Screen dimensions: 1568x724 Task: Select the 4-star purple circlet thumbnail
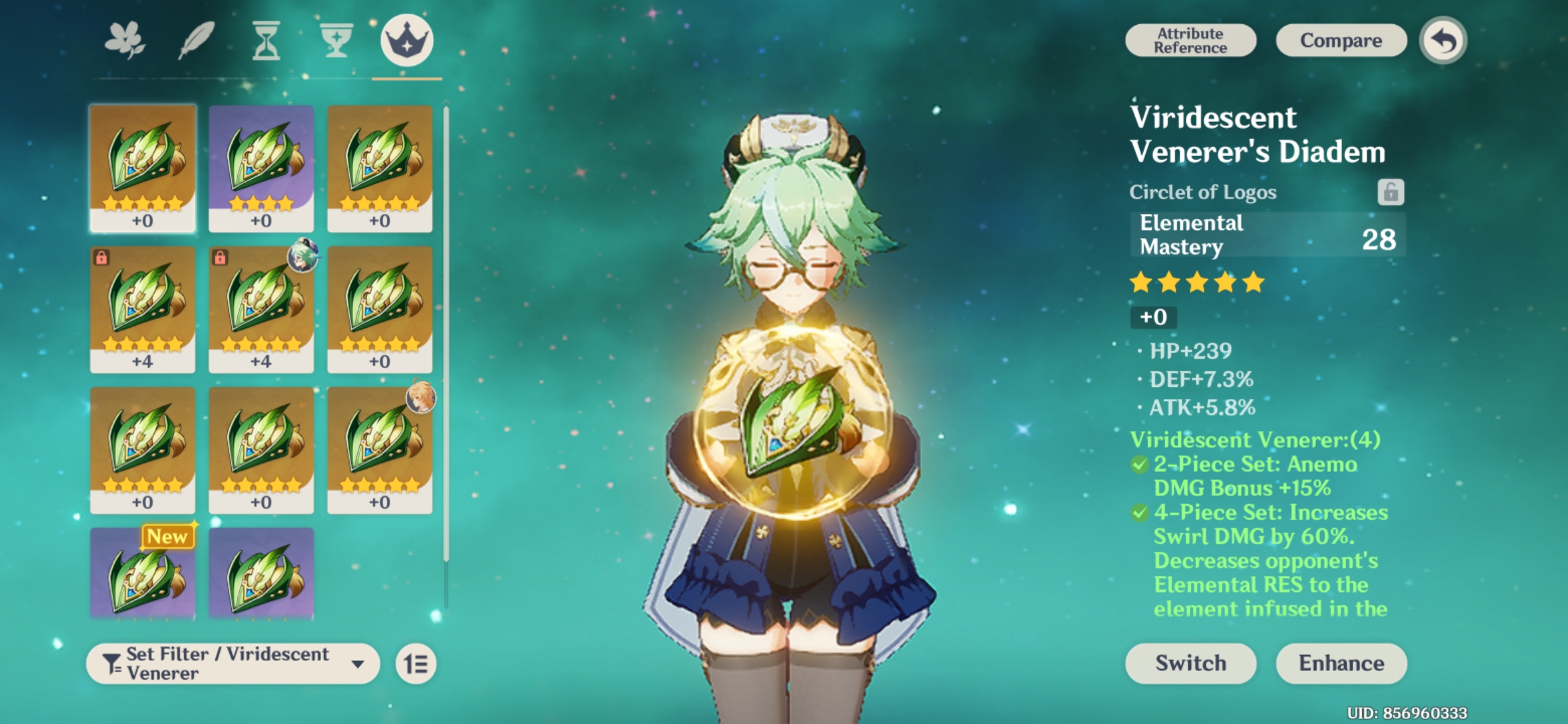click(x=260, y=164)
